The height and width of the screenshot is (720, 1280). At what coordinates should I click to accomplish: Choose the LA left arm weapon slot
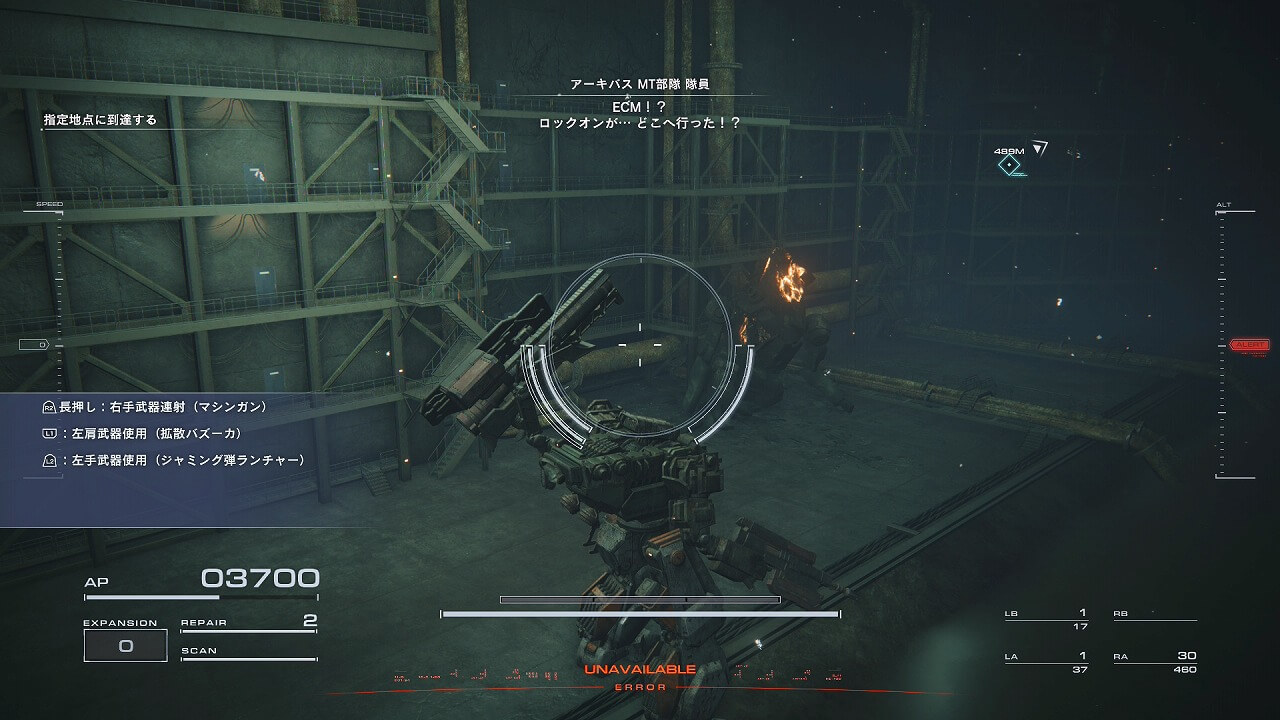(1046, 662)
